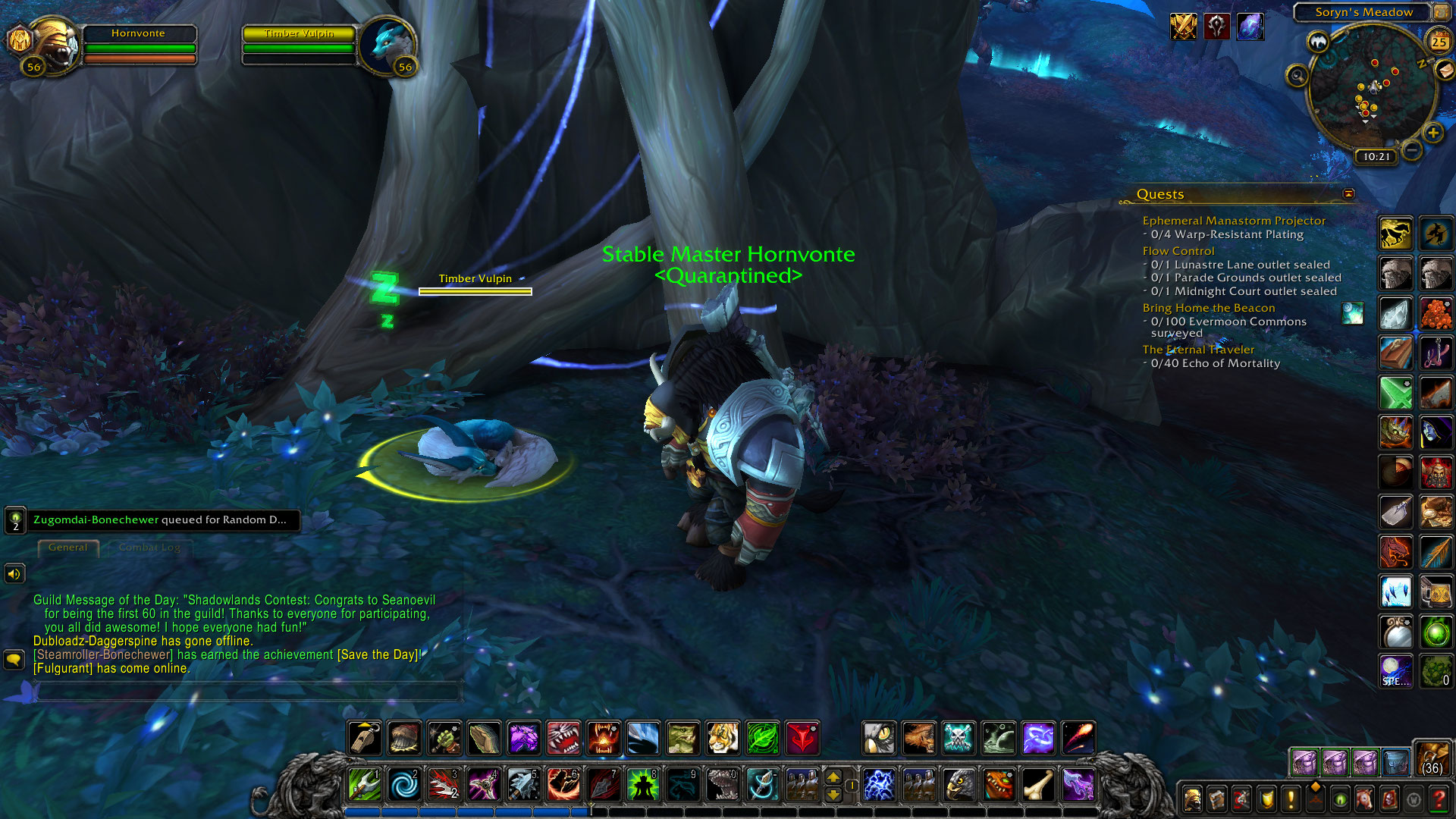Click The Eternal Traveler quest title
The image size is (1456, 819).
tap(1198, 350)
